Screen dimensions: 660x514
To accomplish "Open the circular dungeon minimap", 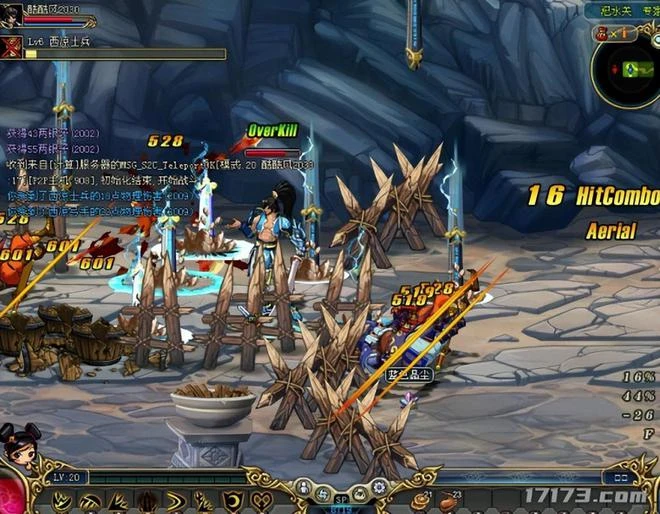I will coord(627,68).
